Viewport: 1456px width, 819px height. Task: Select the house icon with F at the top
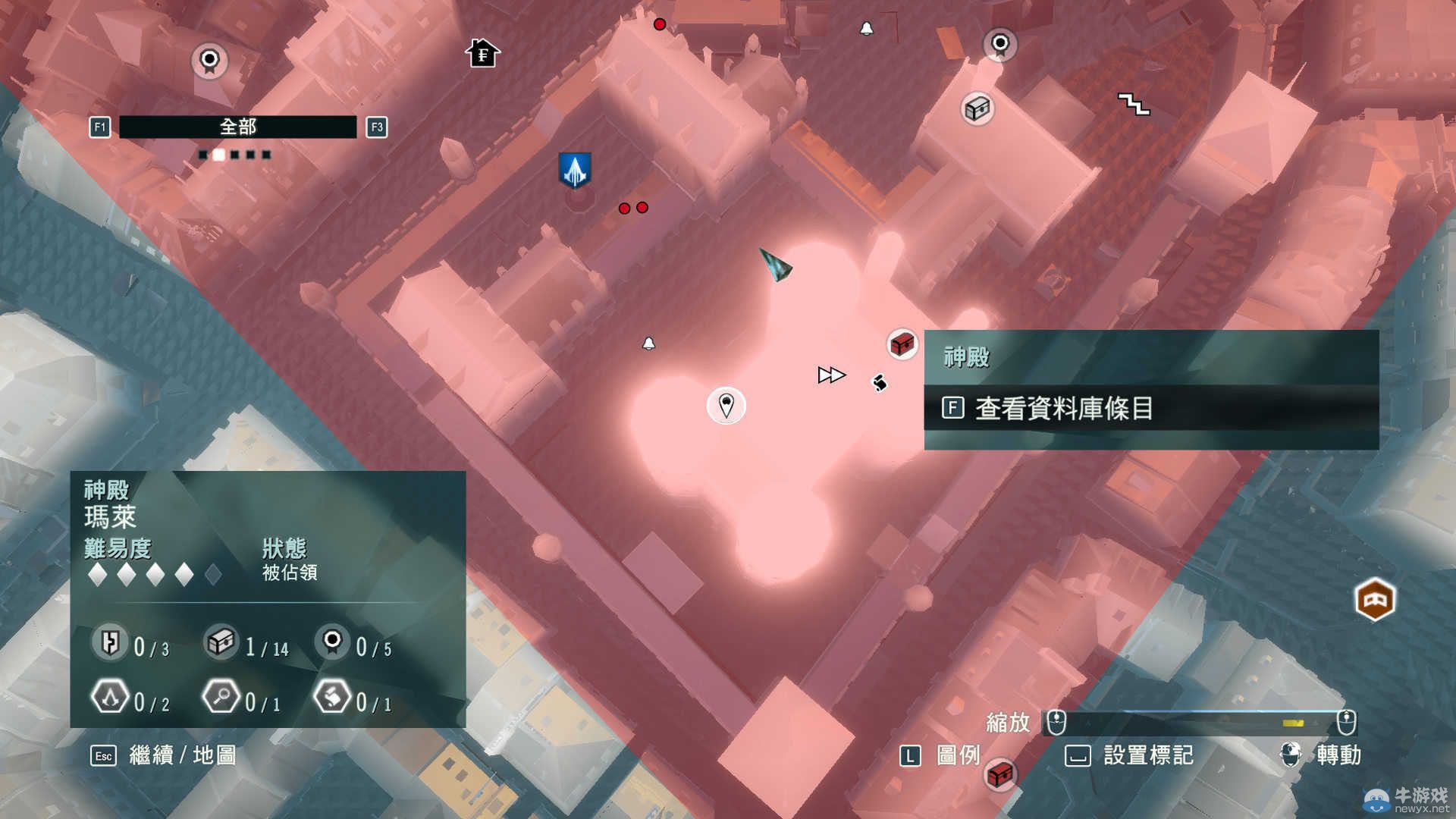[483, 54]
